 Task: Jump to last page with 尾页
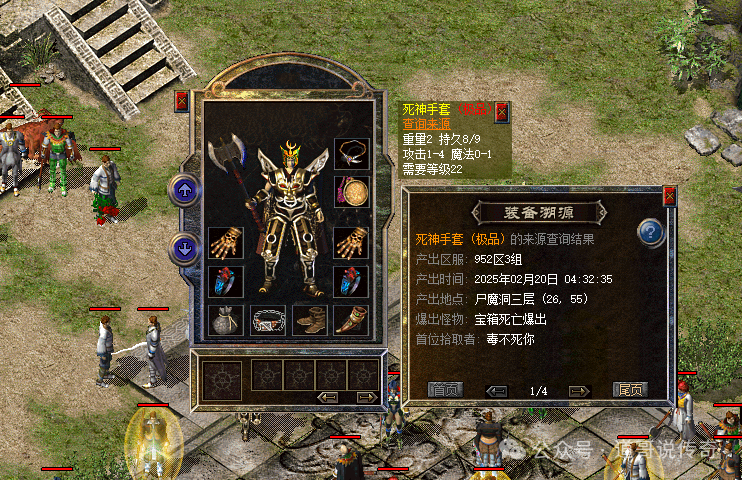coord(630,390)
